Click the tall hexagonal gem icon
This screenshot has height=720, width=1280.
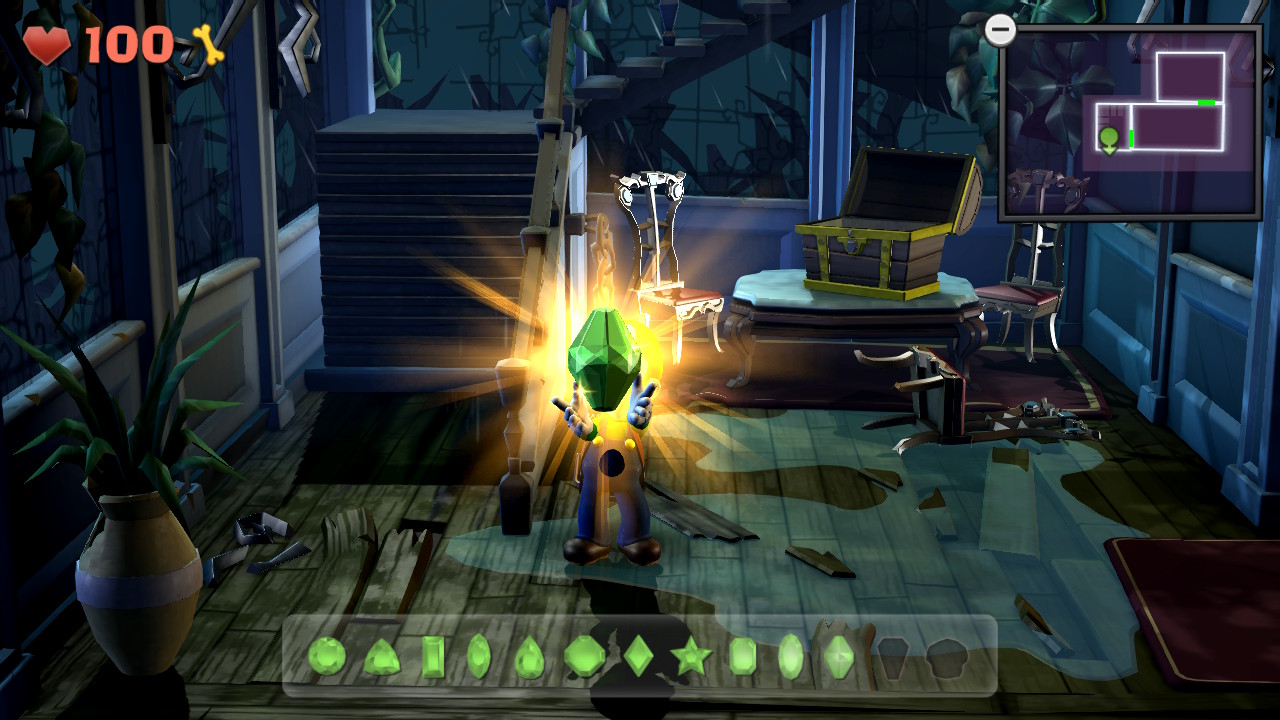838,656
